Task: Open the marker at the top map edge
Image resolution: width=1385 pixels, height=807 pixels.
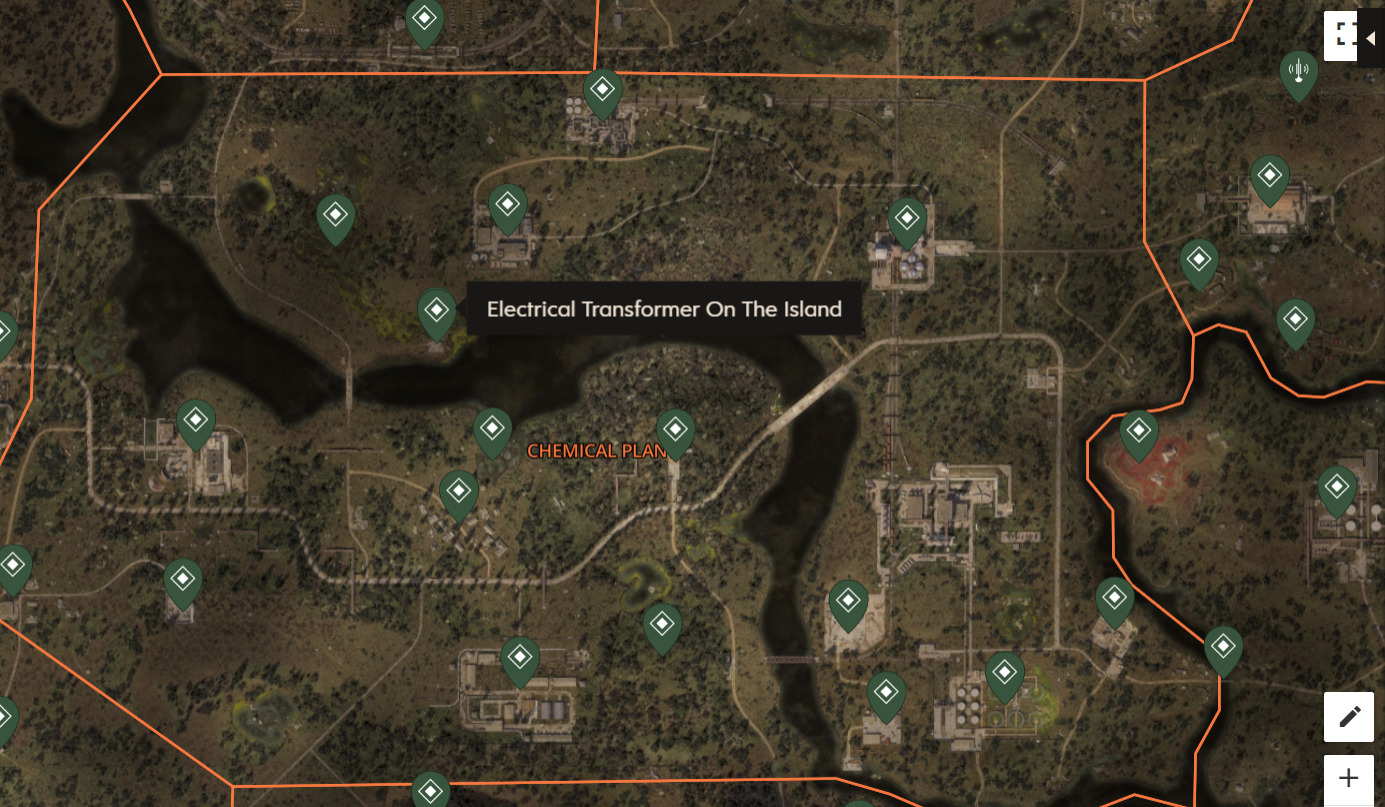Action: click(x=423, y=17)
